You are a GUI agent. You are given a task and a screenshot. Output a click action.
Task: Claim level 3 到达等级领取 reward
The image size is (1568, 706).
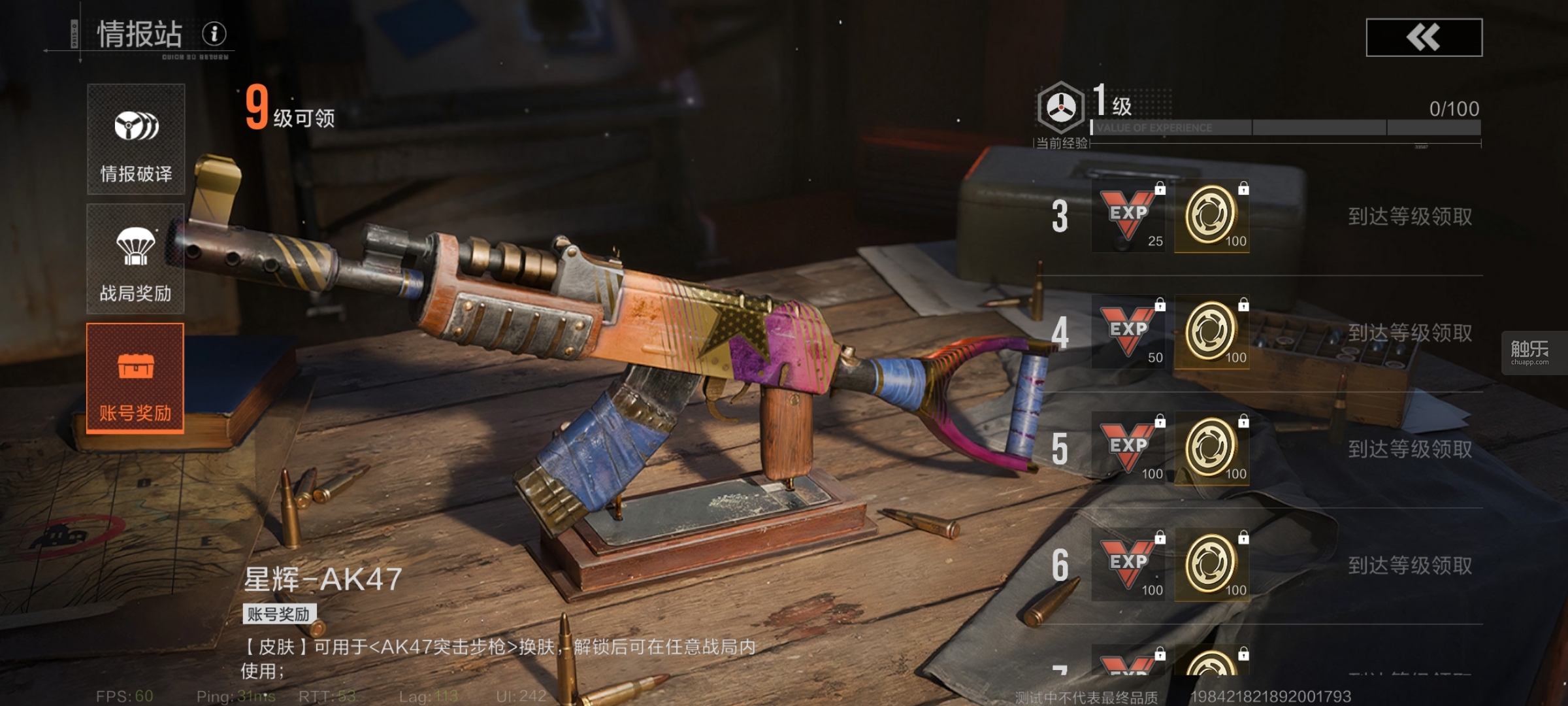[1410, 216]
